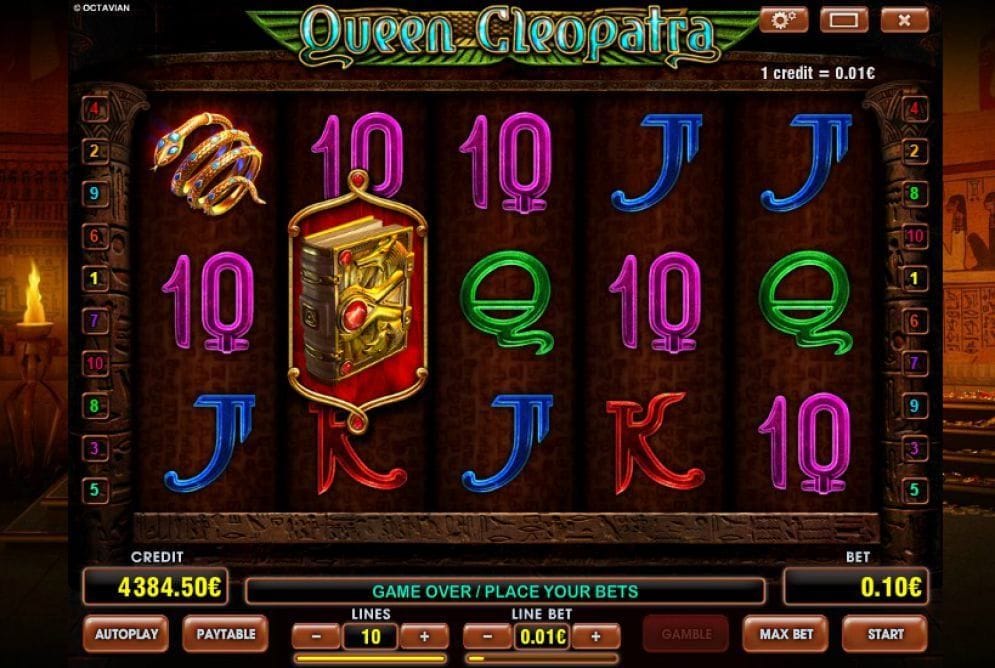Screen dimensions: 995x668
Task: Decrease the number of lines
Action: click(317, 636)
